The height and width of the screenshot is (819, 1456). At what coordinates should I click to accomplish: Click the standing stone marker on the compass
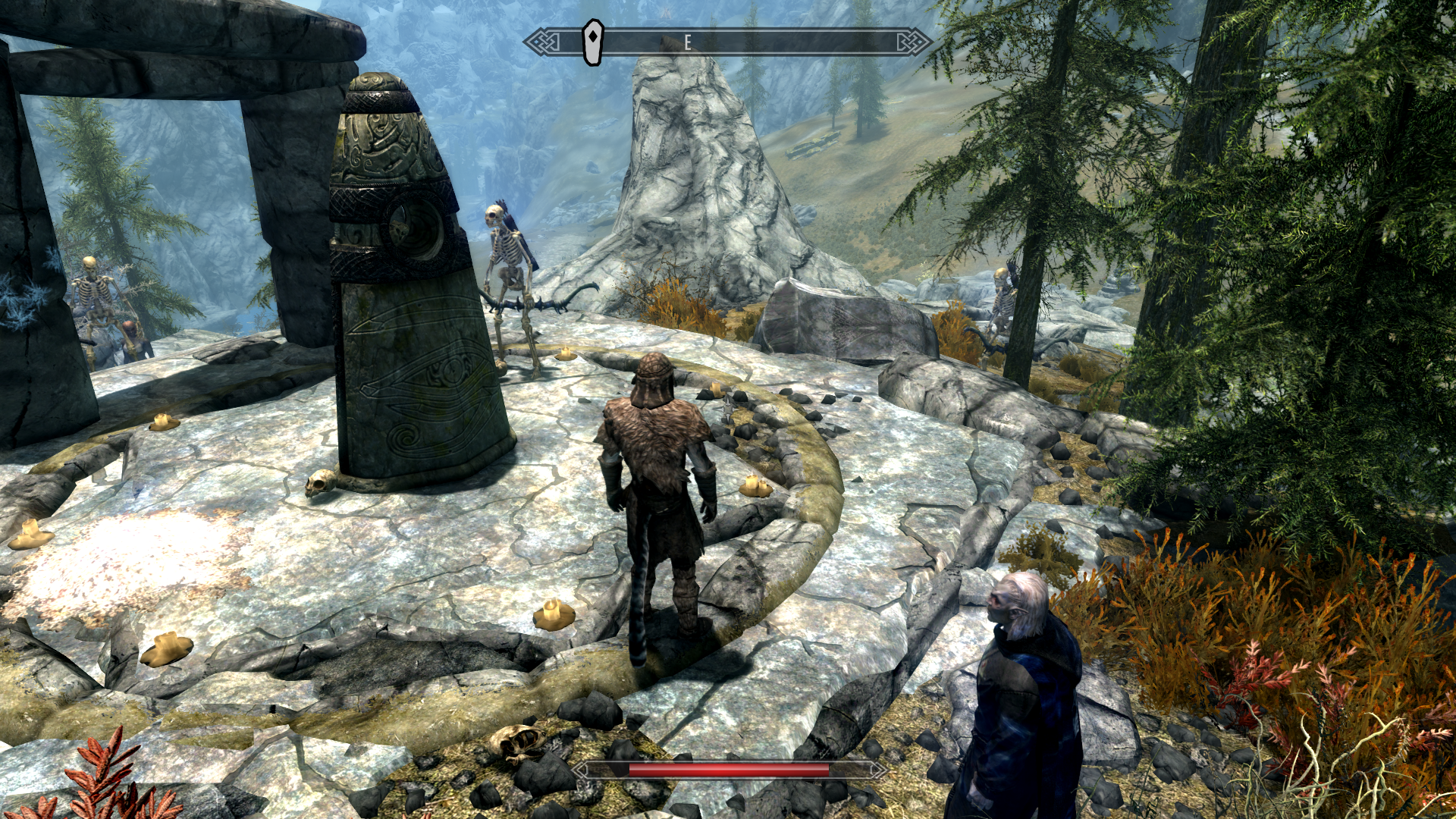(x=592, y=42)
